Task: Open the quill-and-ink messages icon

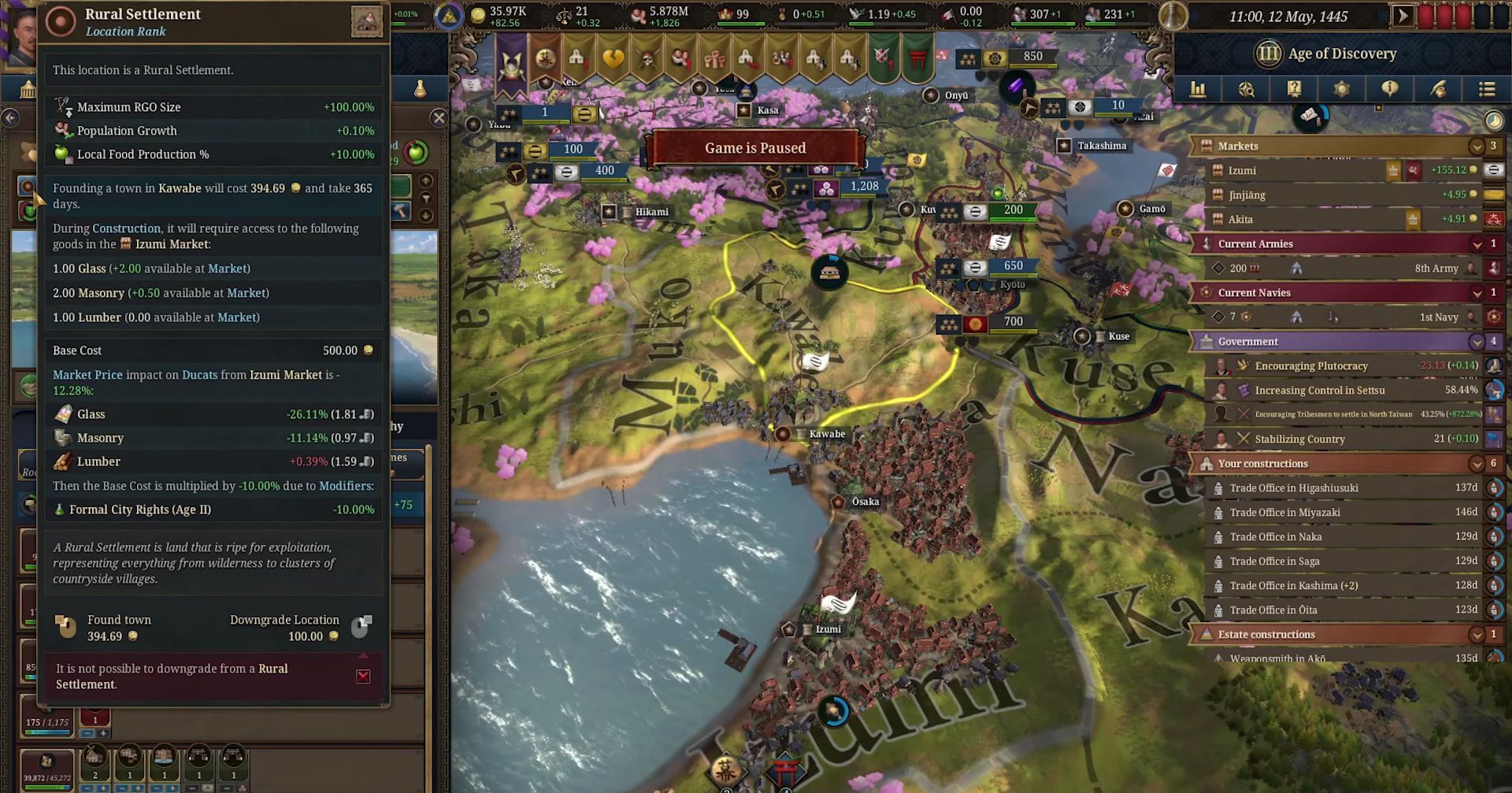Action: (x=1439, y=89)
